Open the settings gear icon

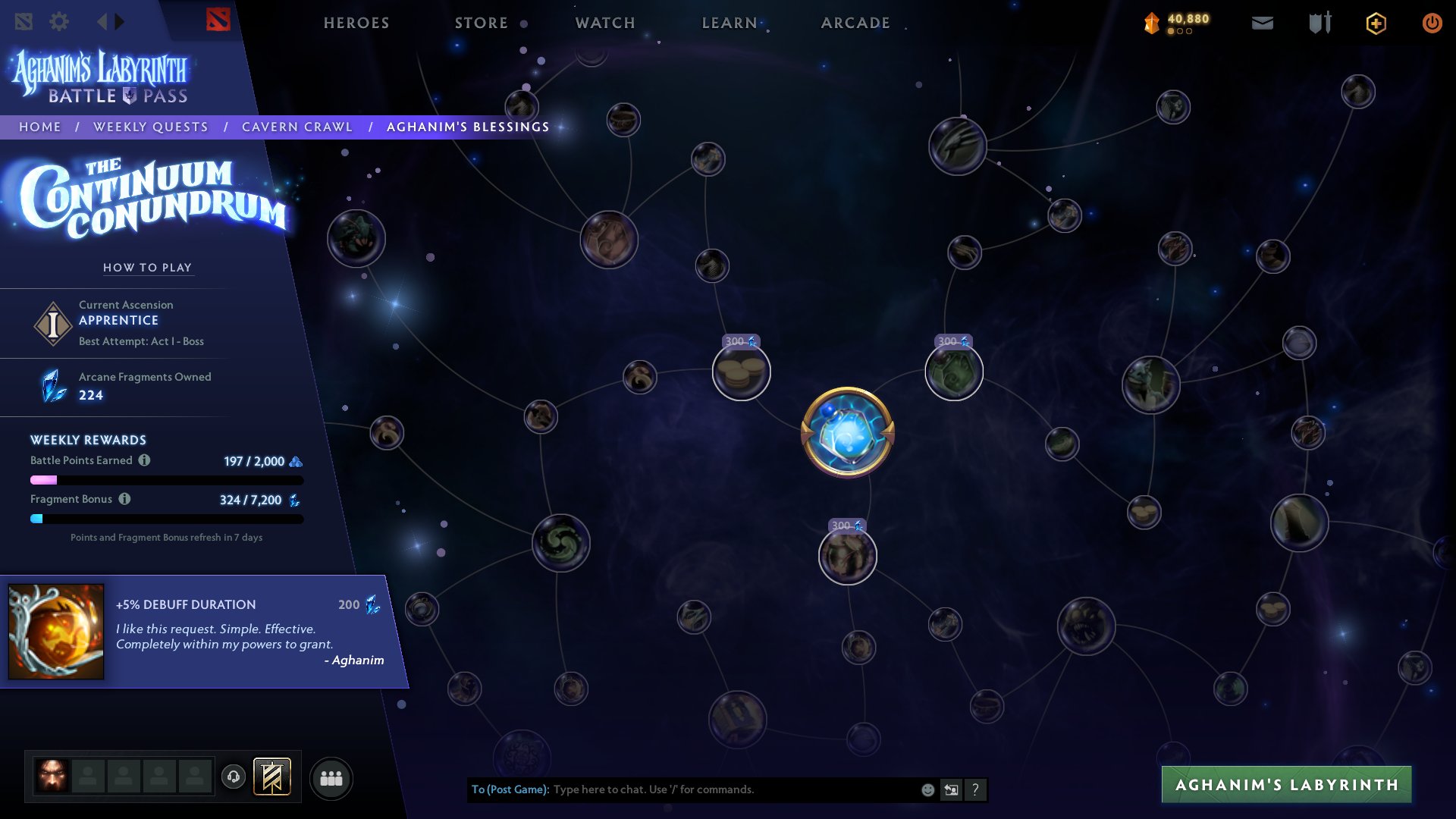[x=59, y=21]
